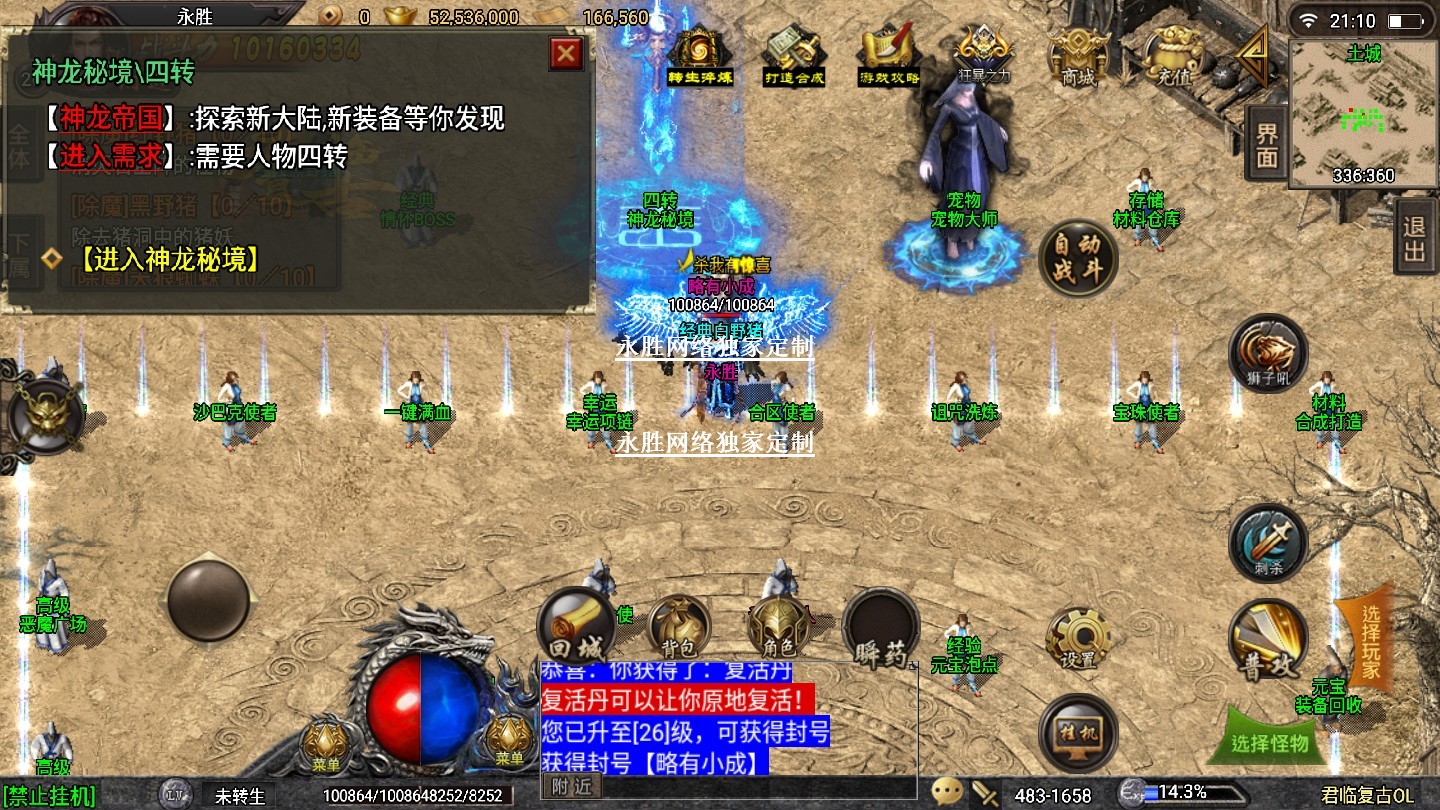Open the 设置 settings gear
This screenshot has height=810, width=1440.
pyautogui.click(x=1078, y=637)
